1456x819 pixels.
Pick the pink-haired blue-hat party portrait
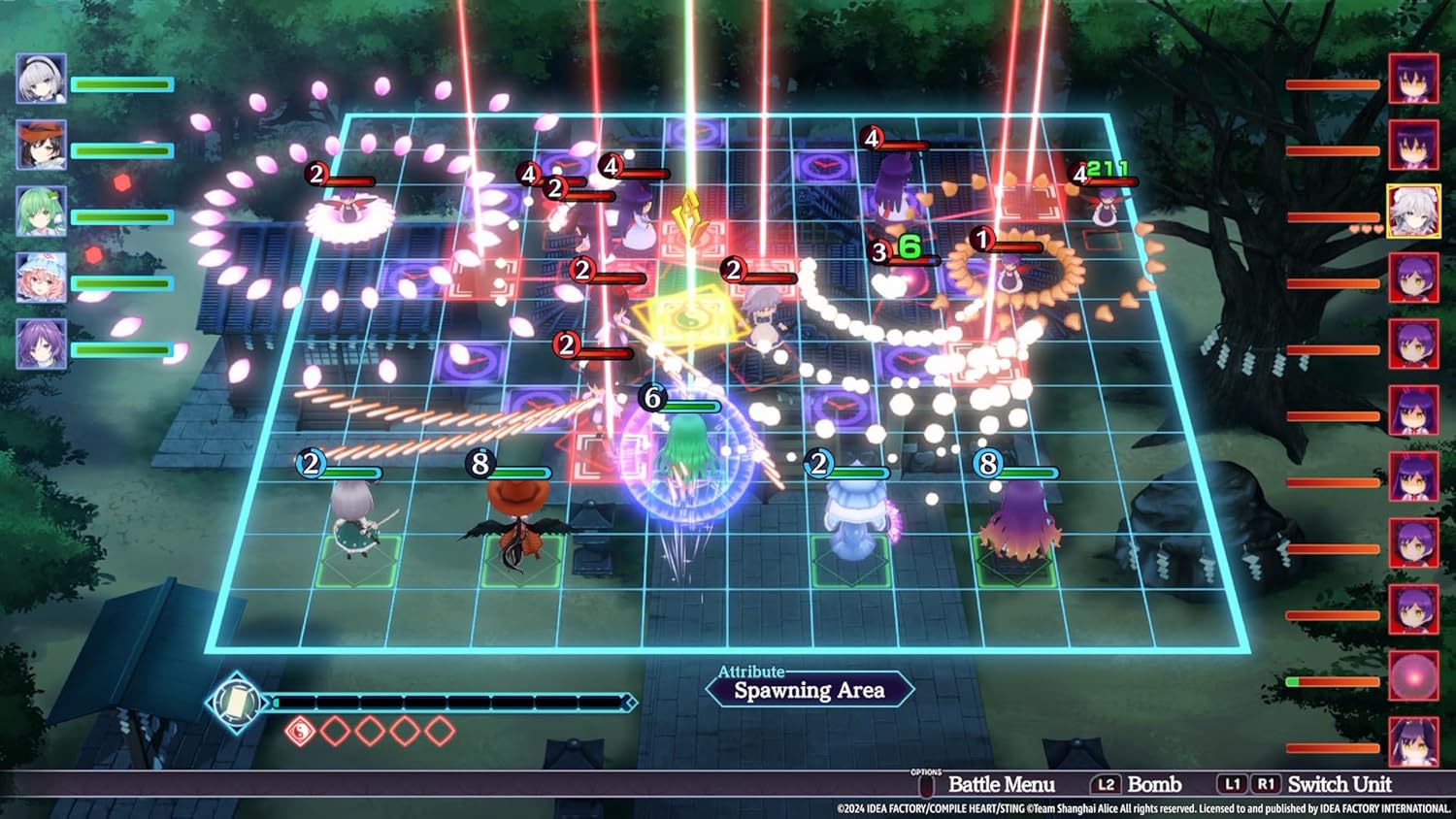[41, 278]
